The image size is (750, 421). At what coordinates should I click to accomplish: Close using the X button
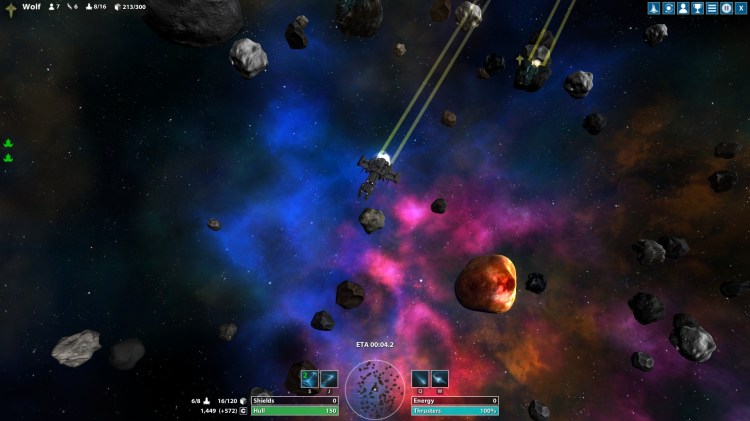pos(740,8)
